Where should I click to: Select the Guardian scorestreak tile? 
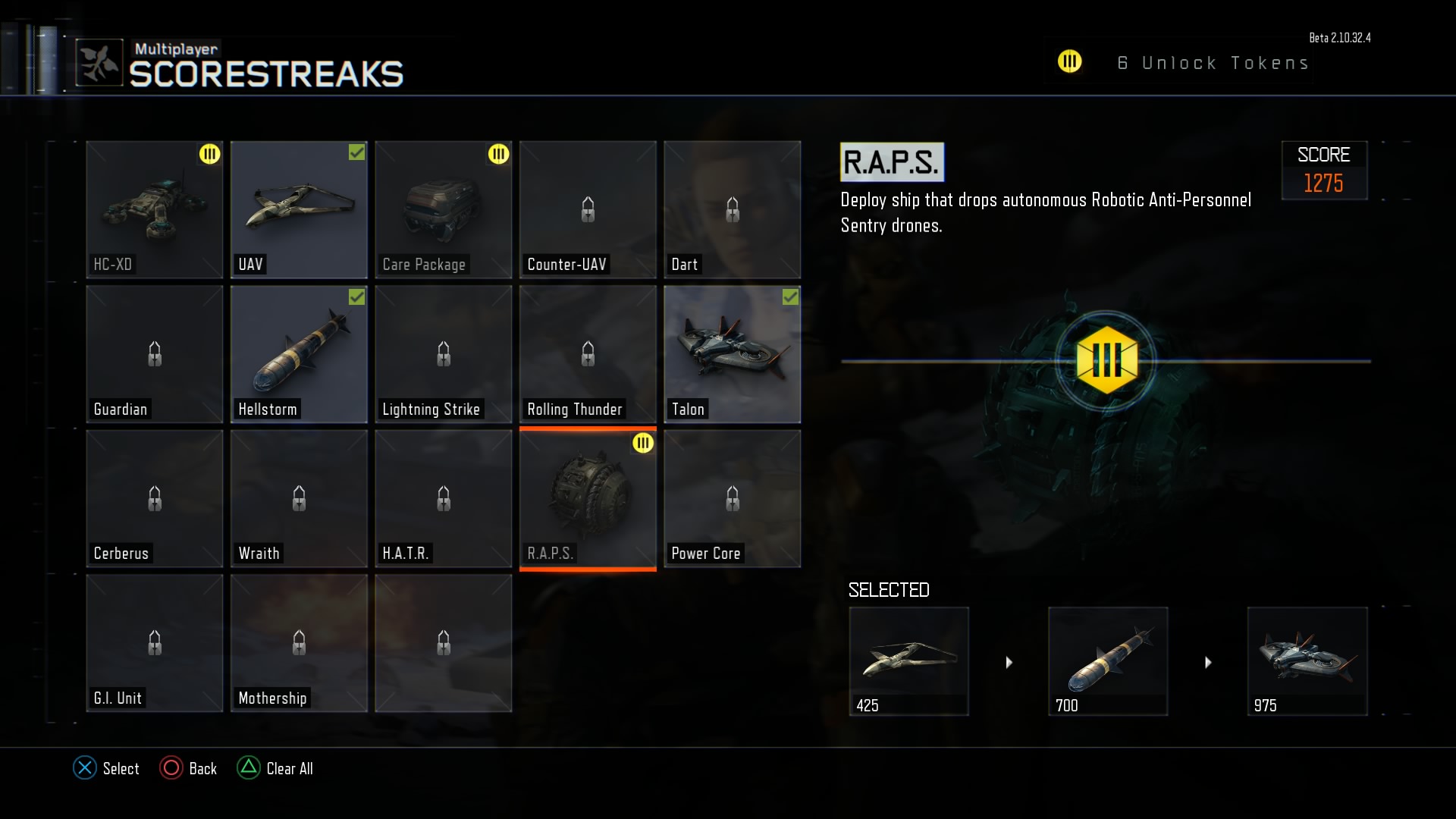click(x=155, y=354)
